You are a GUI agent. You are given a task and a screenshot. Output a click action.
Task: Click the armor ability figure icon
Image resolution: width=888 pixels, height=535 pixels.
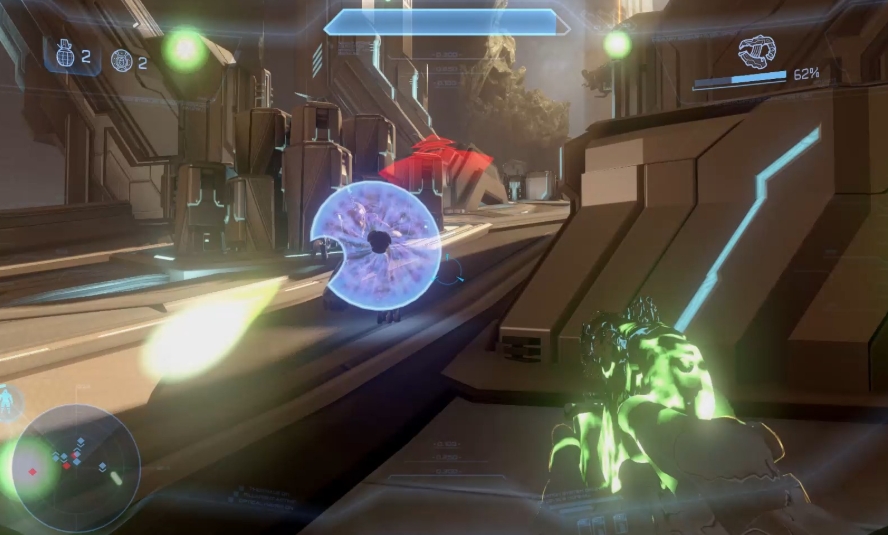[9, 401]
